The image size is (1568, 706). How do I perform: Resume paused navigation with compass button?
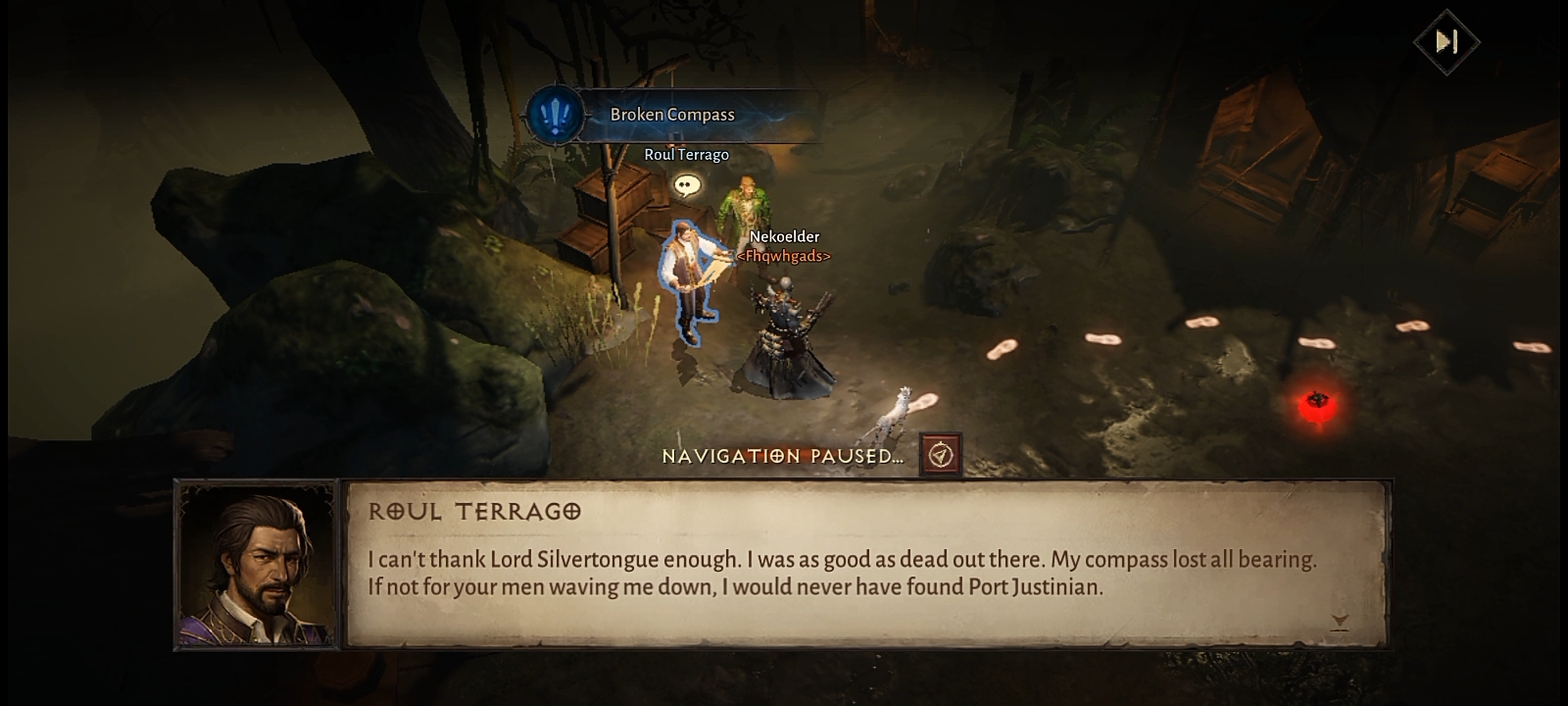(x=941, y=455)
